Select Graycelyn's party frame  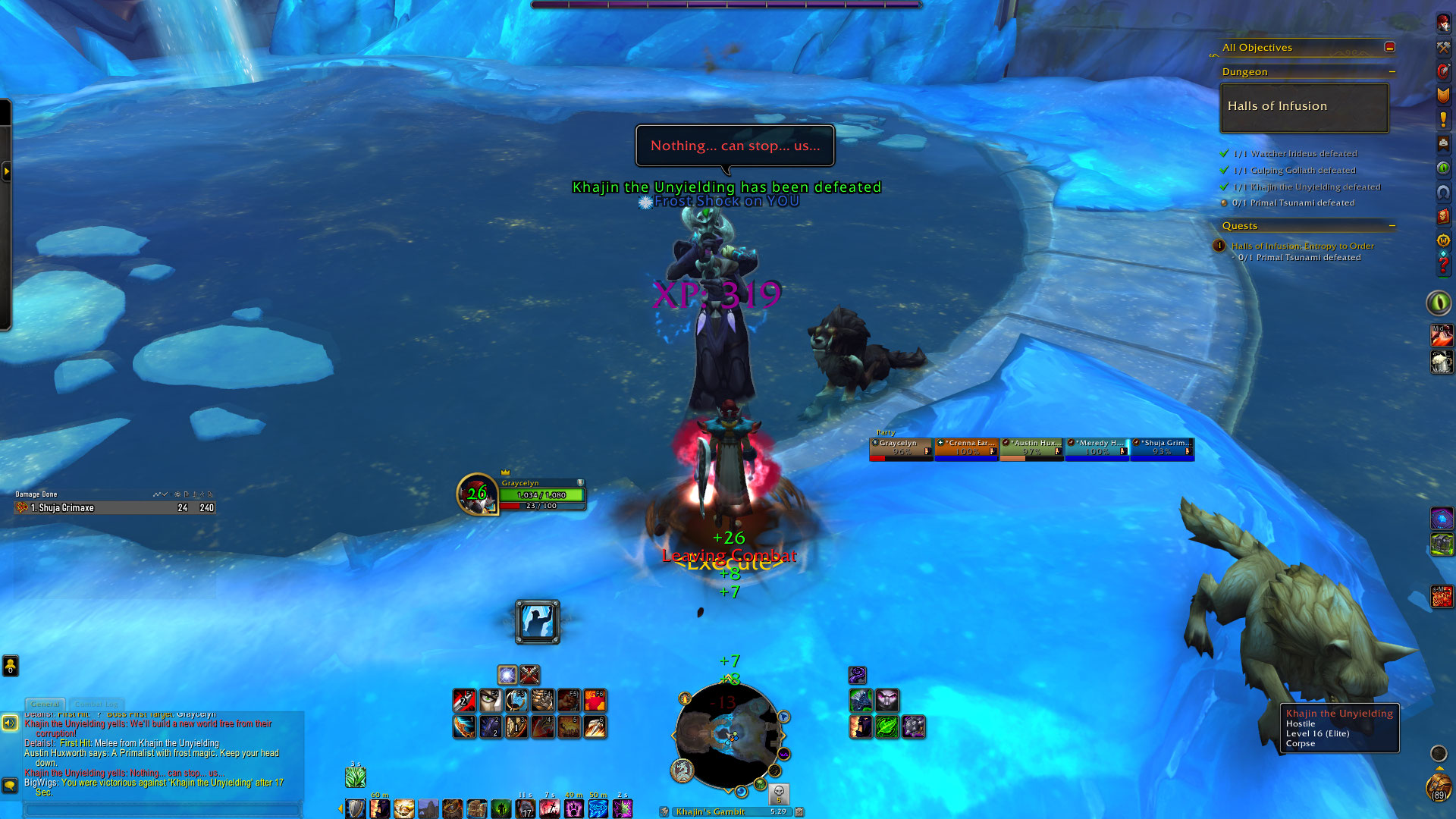tap(901, 449)
